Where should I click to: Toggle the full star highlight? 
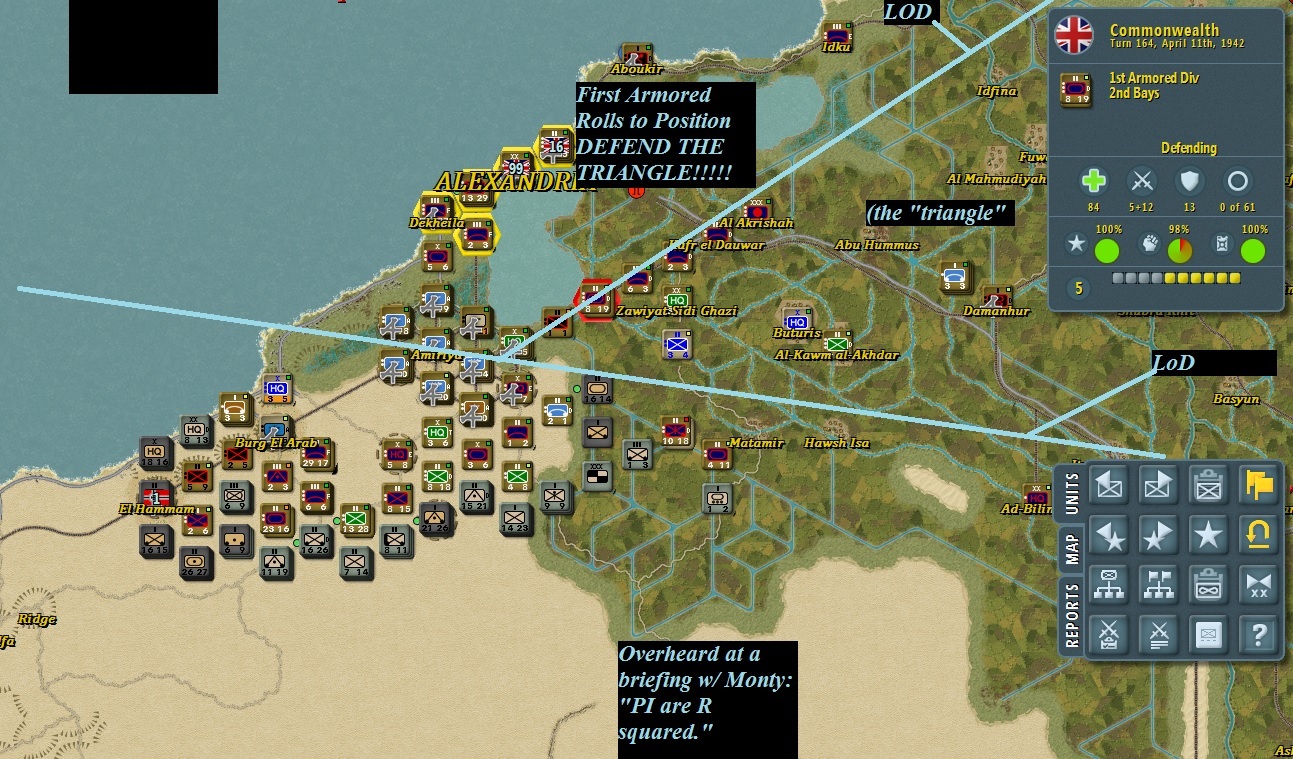coord(1209,535)
